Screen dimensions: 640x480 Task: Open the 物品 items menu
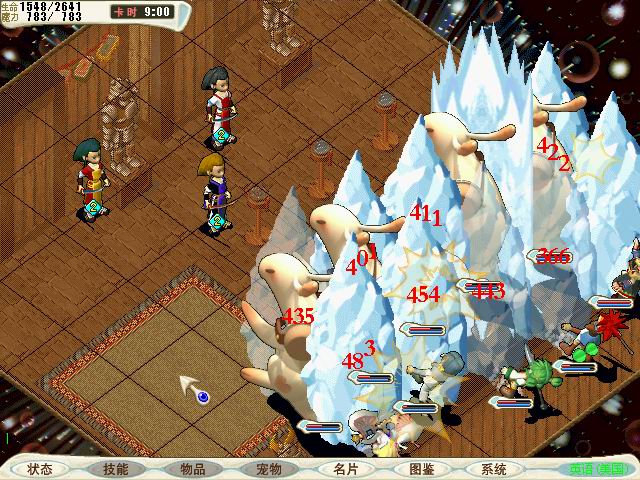click(192, 468)
